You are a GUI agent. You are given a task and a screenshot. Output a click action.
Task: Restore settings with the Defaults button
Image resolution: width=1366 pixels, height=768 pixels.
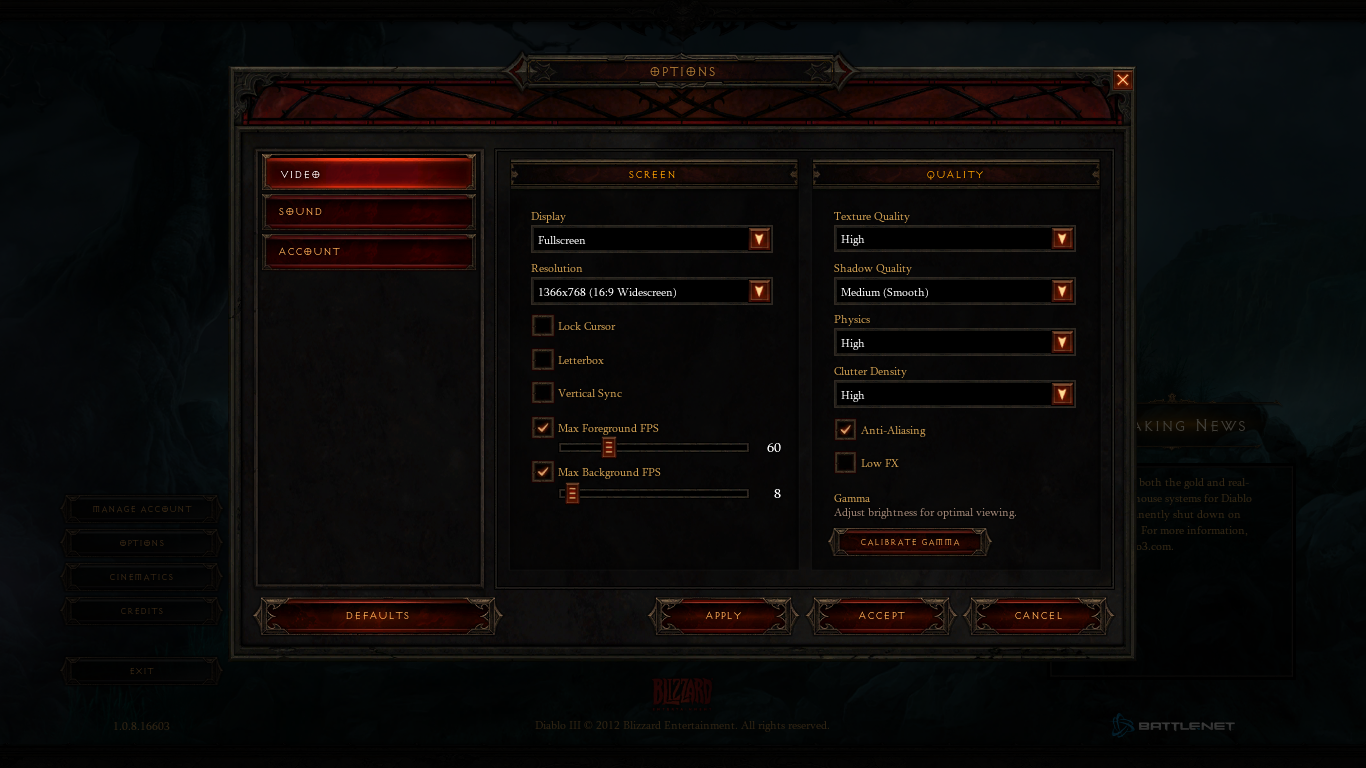coord(378,616)
